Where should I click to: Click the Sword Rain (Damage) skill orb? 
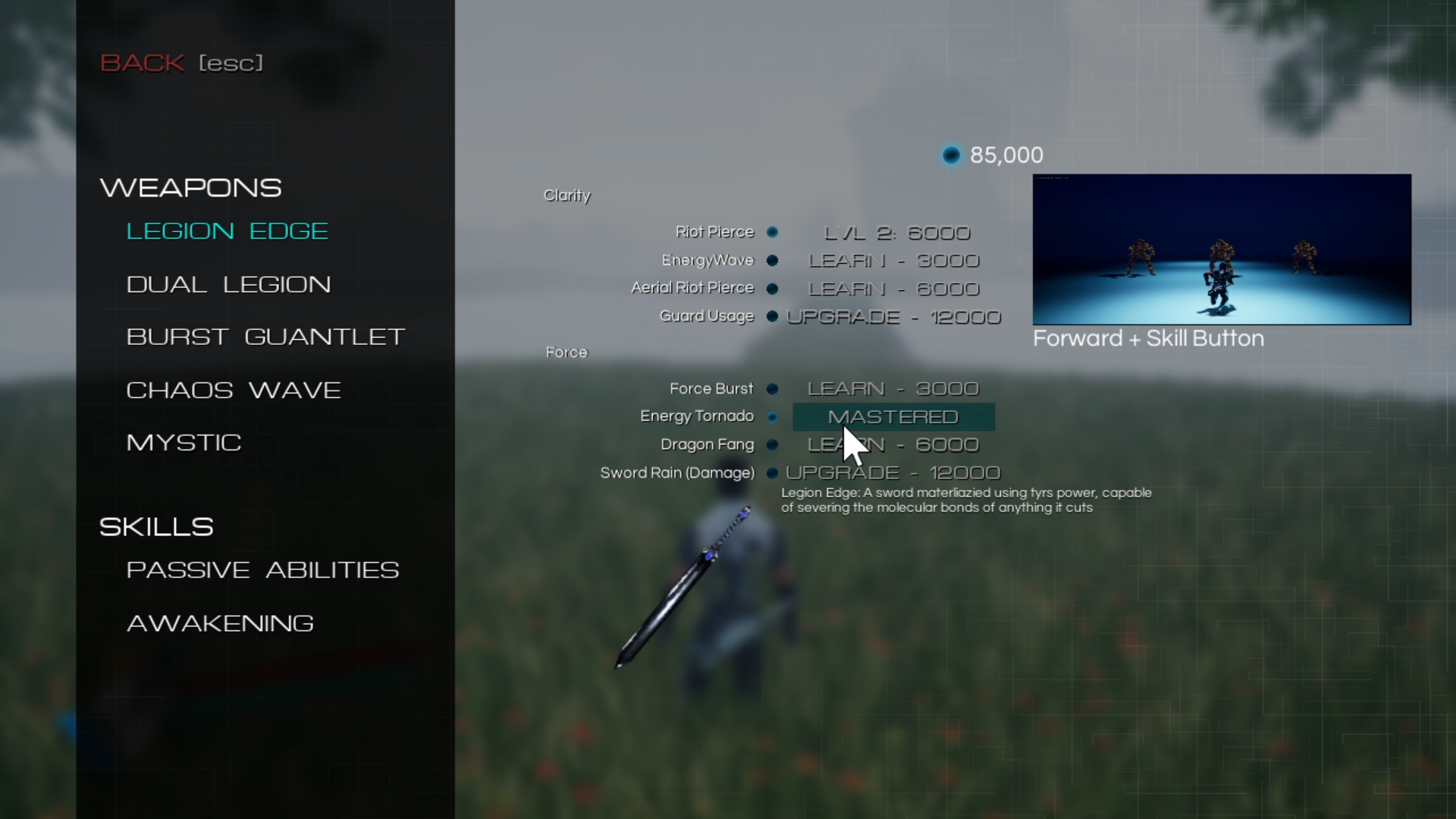[x=772, y=473]
